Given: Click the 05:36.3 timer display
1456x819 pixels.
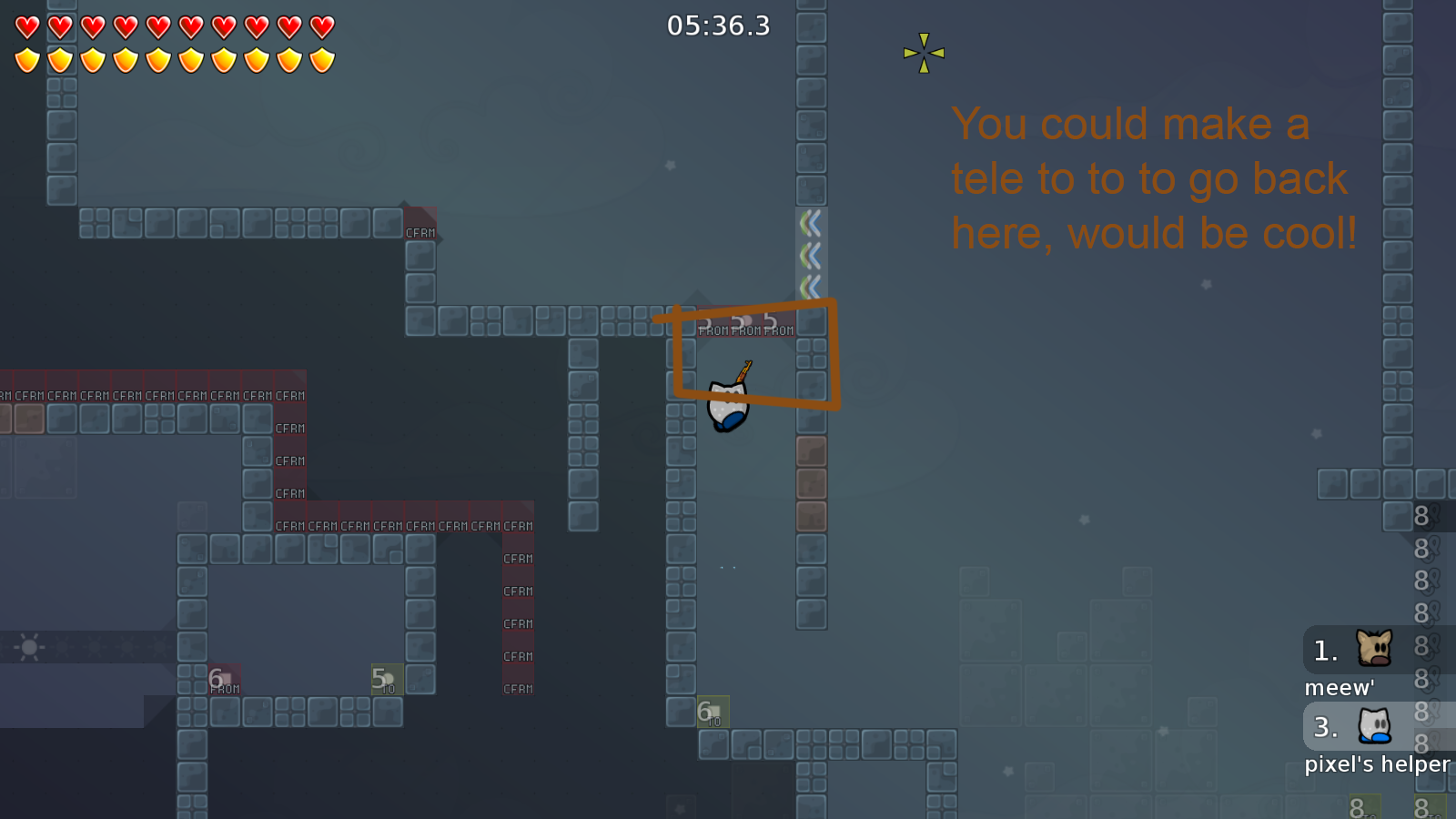Looking at the screenshot, I should pos(717,26).
